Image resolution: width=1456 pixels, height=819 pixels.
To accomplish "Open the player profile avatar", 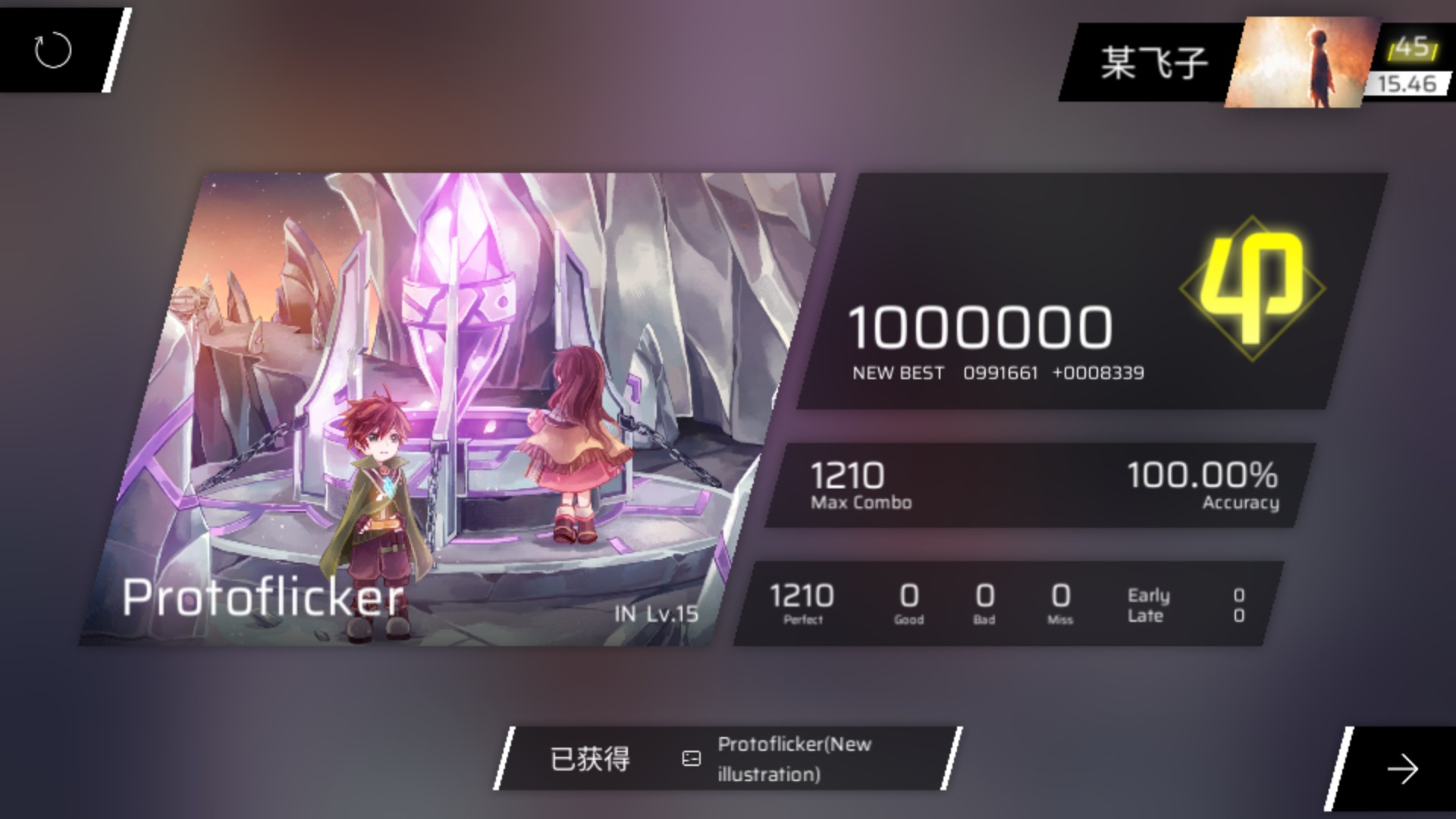I will click(1301, 62).
